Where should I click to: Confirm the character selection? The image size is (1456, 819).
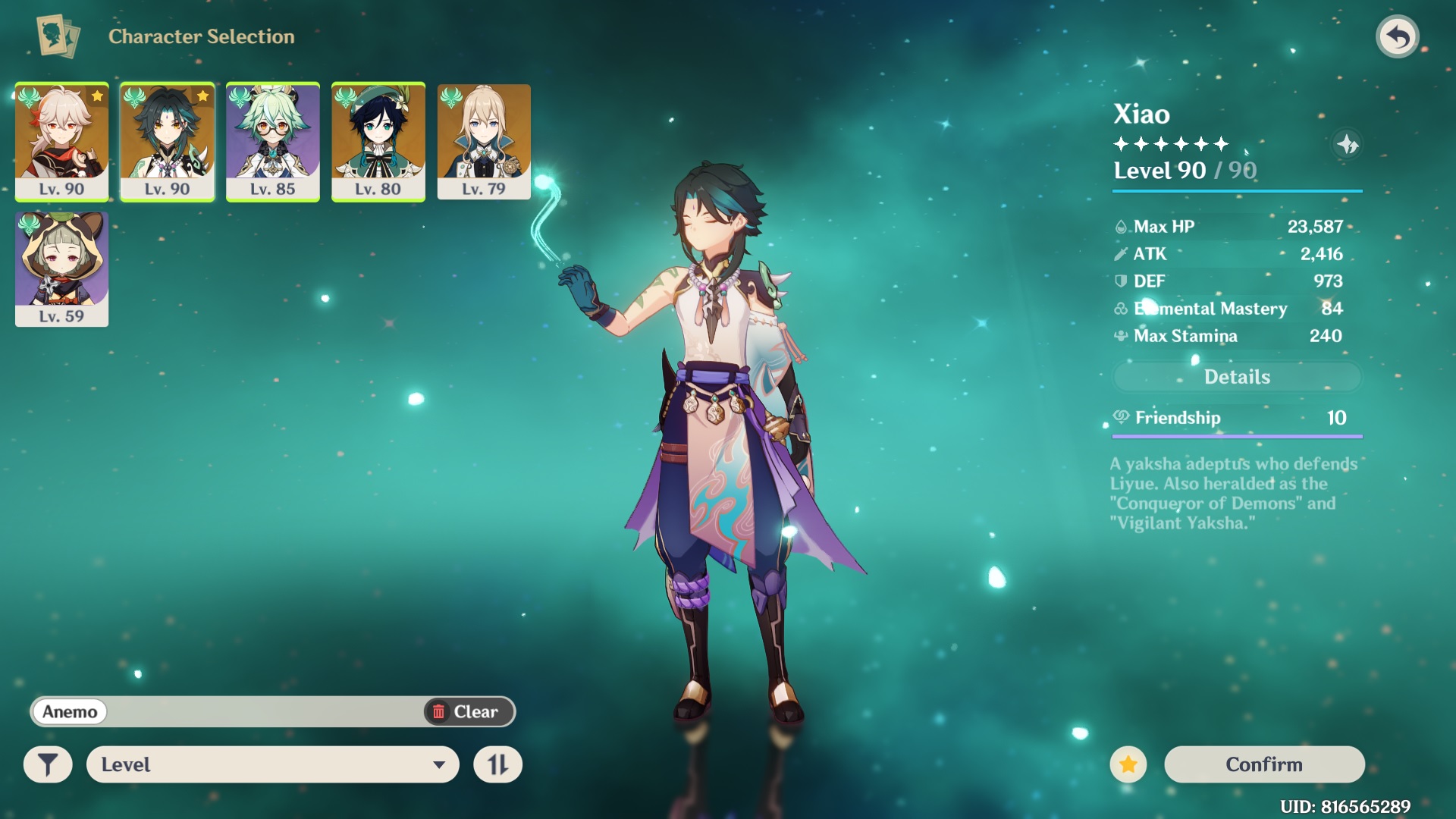tap(1264, 764)
